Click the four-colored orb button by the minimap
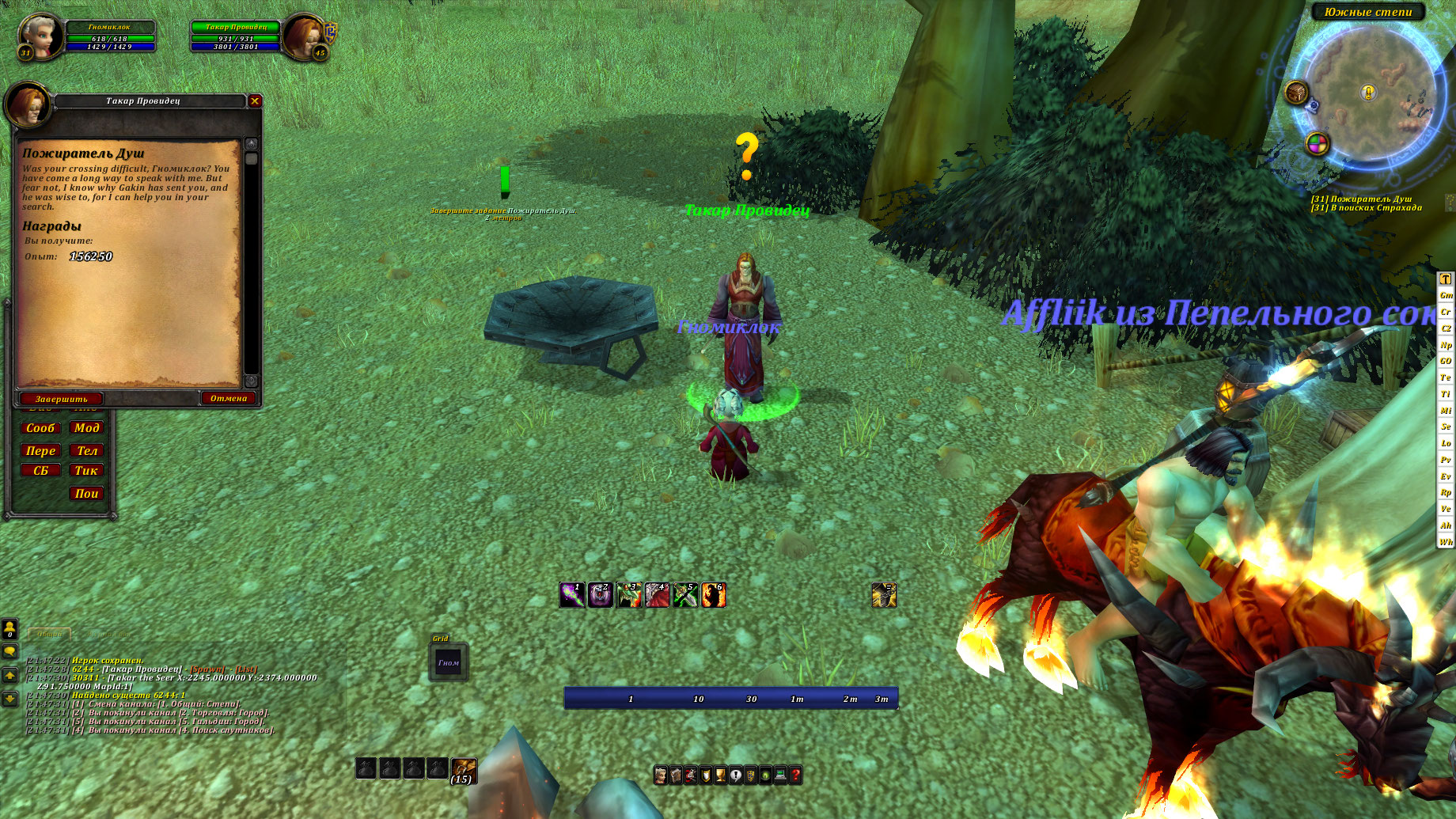This screenshot has width=1456, height=819. click(x=1317, y=143)
